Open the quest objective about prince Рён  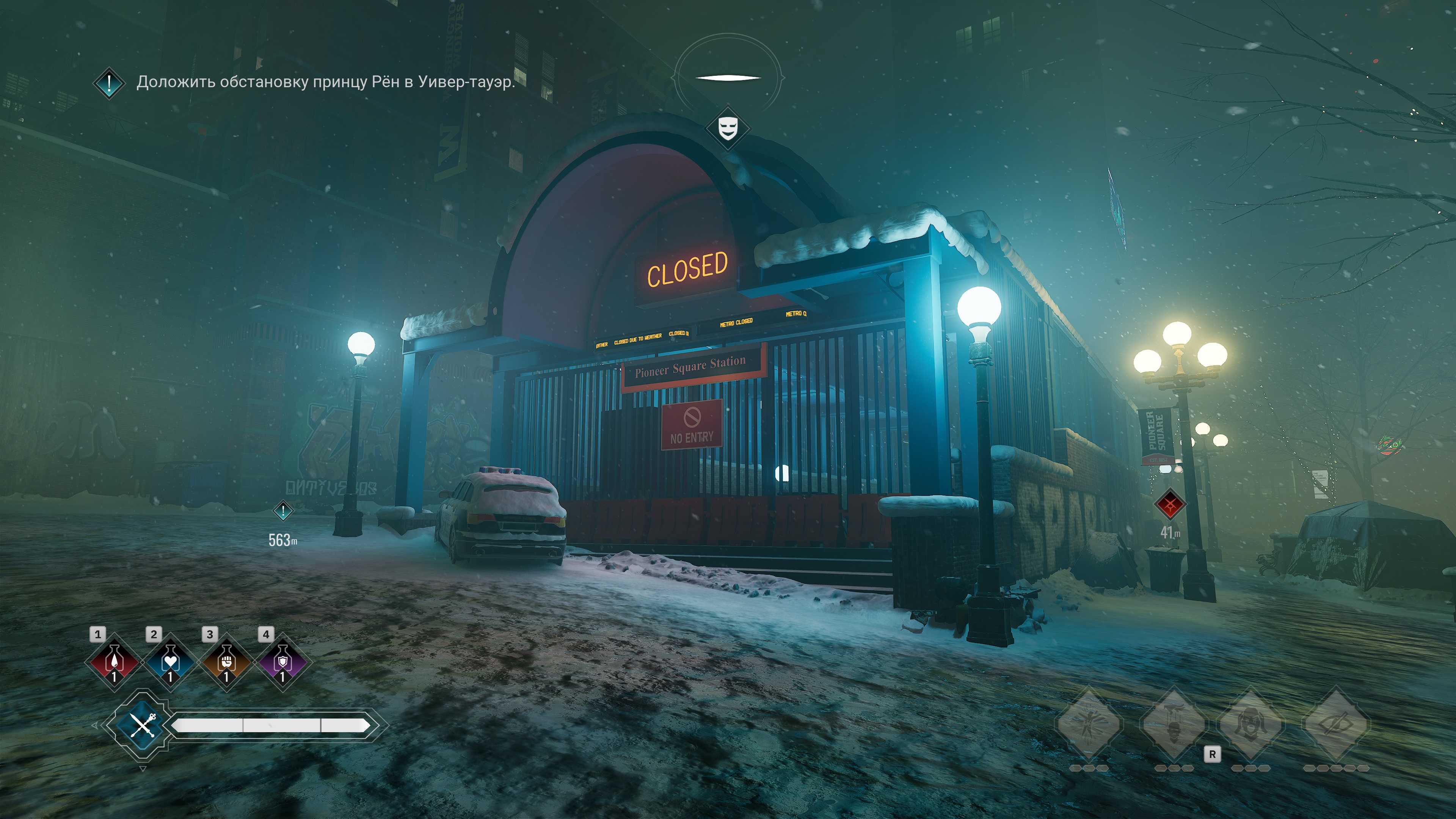325,82
